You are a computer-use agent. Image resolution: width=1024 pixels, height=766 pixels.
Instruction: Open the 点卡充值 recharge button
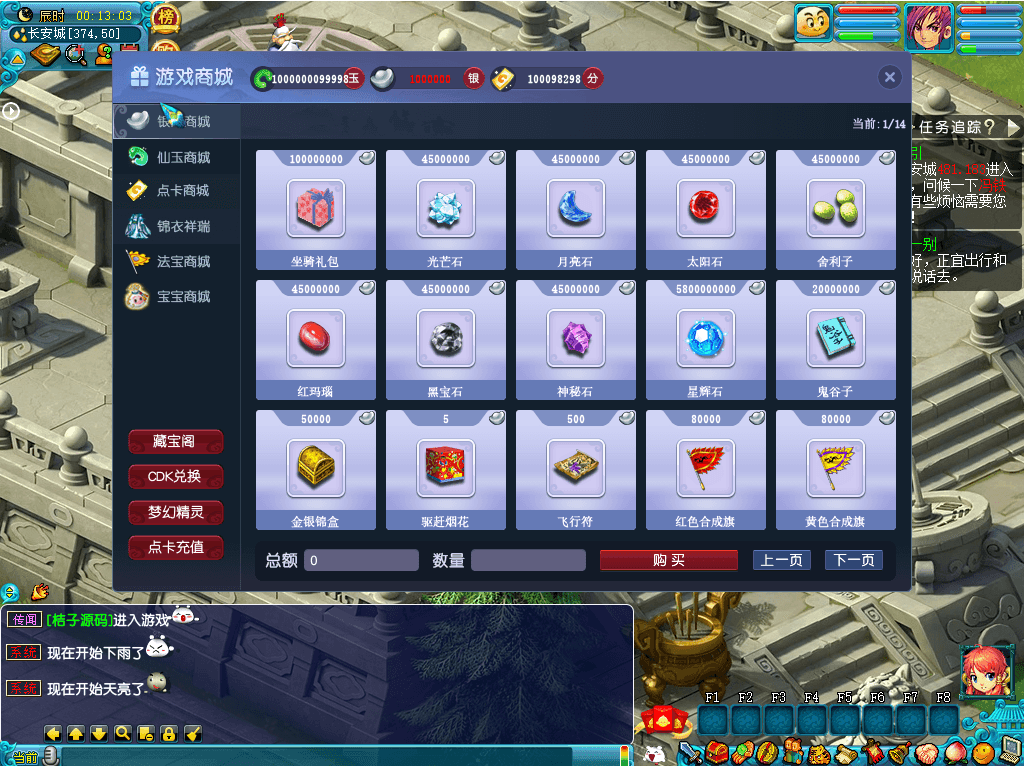click(176, 547)
